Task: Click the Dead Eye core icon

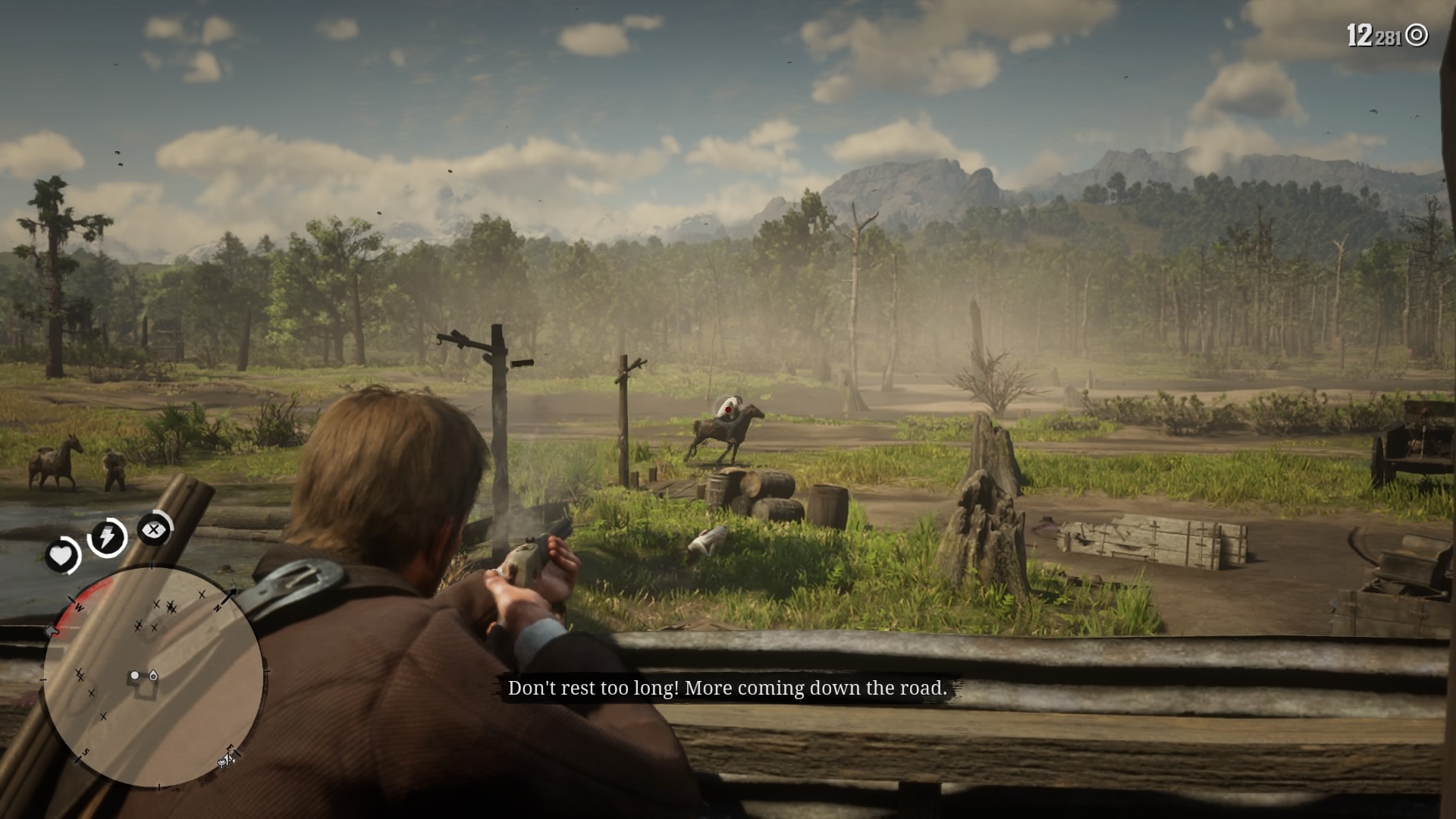Action: pyautogui.click(x=153, y=530)
